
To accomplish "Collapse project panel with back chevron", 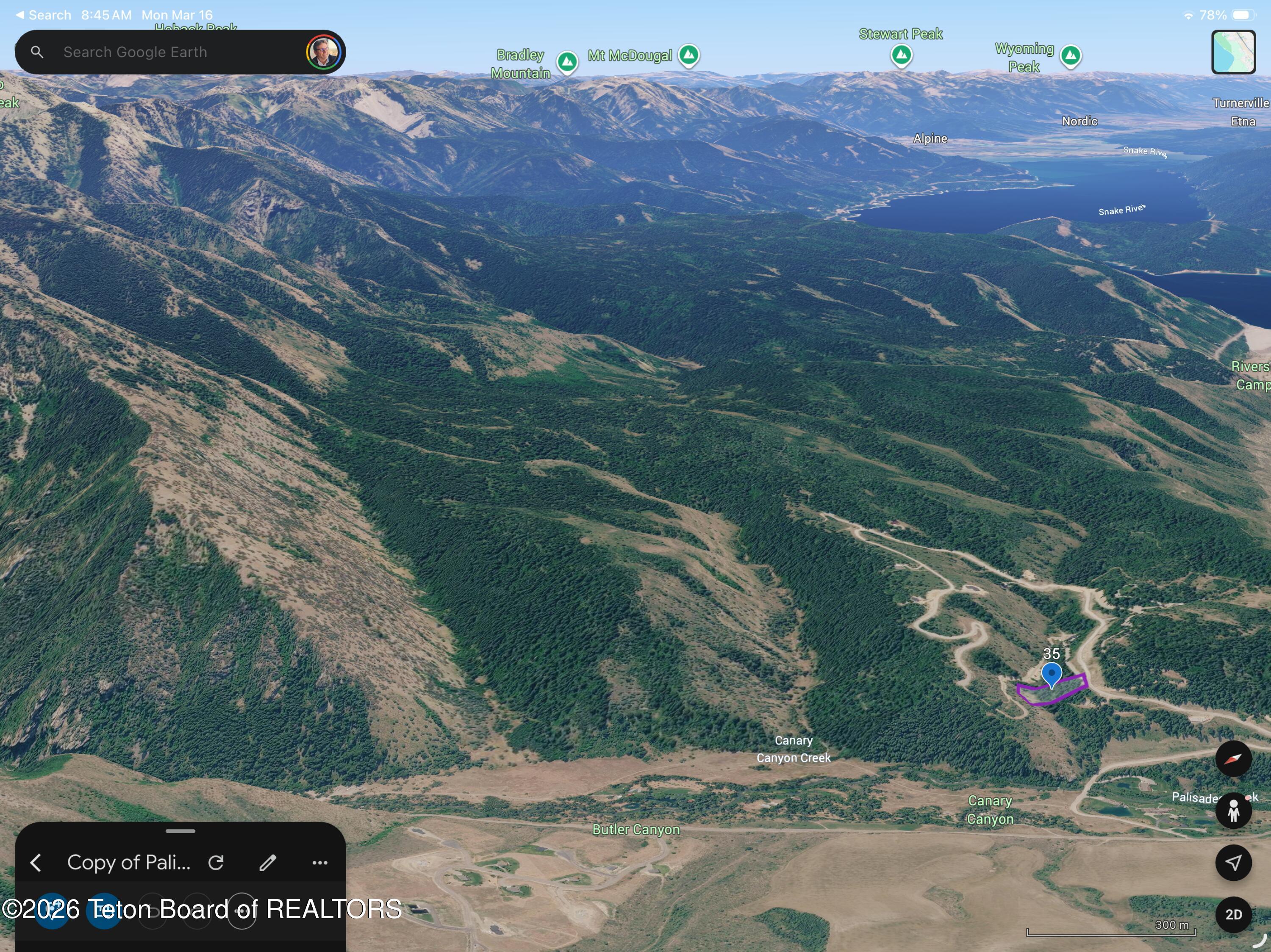I will click(x=36, y=862).
